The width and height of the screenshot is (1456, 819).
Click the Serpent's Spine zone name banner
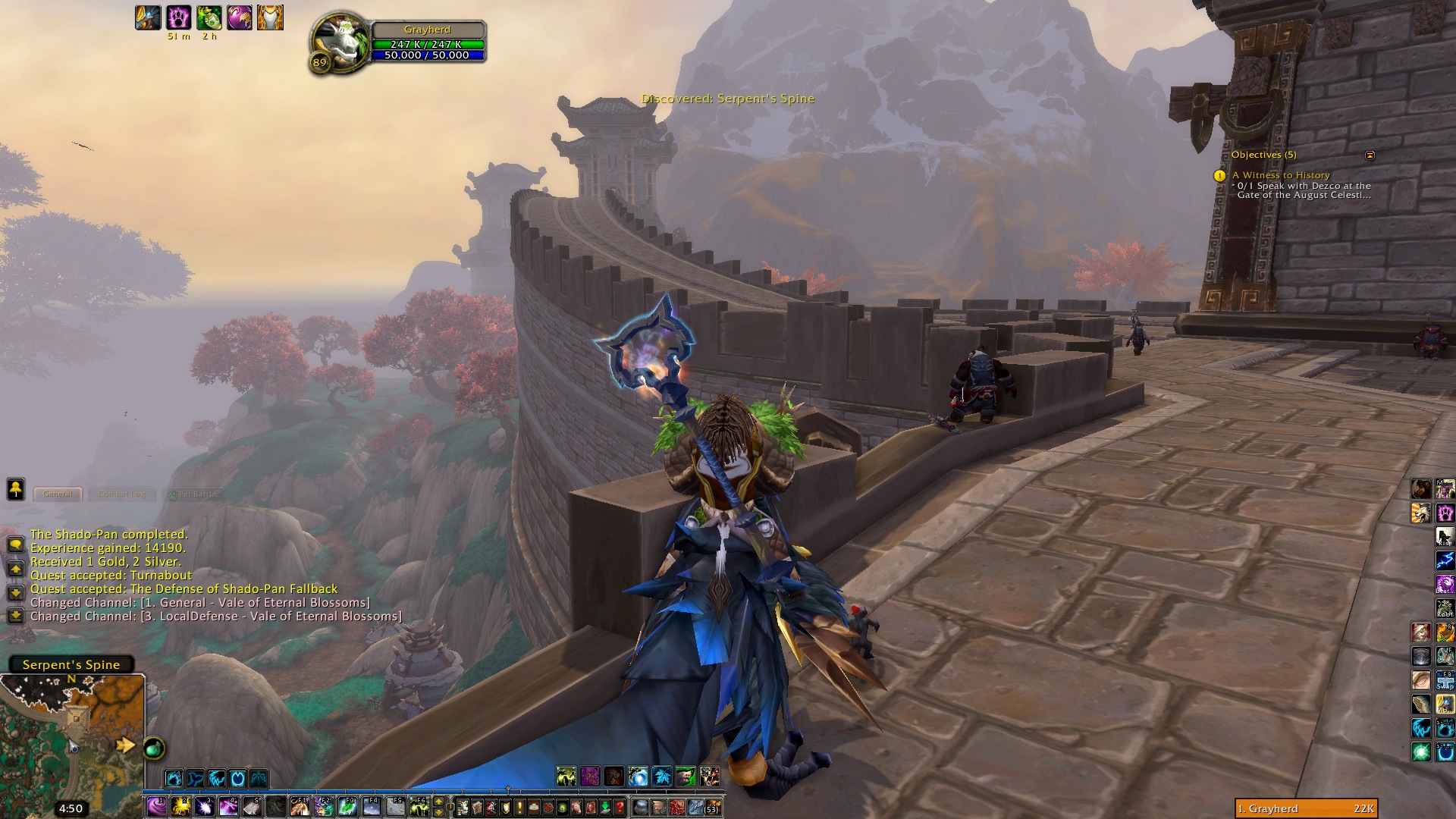[71, 664]
